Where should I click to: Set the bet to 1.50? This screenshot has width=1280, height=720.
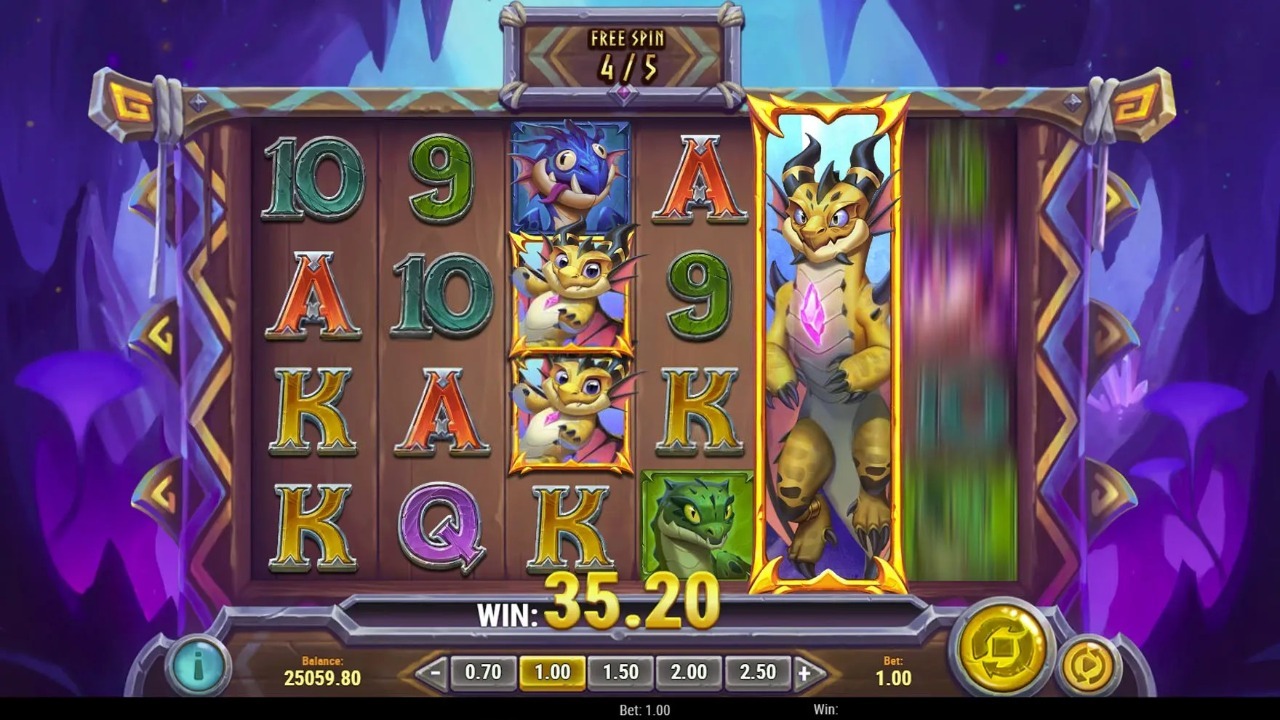(x=620, y=673)
